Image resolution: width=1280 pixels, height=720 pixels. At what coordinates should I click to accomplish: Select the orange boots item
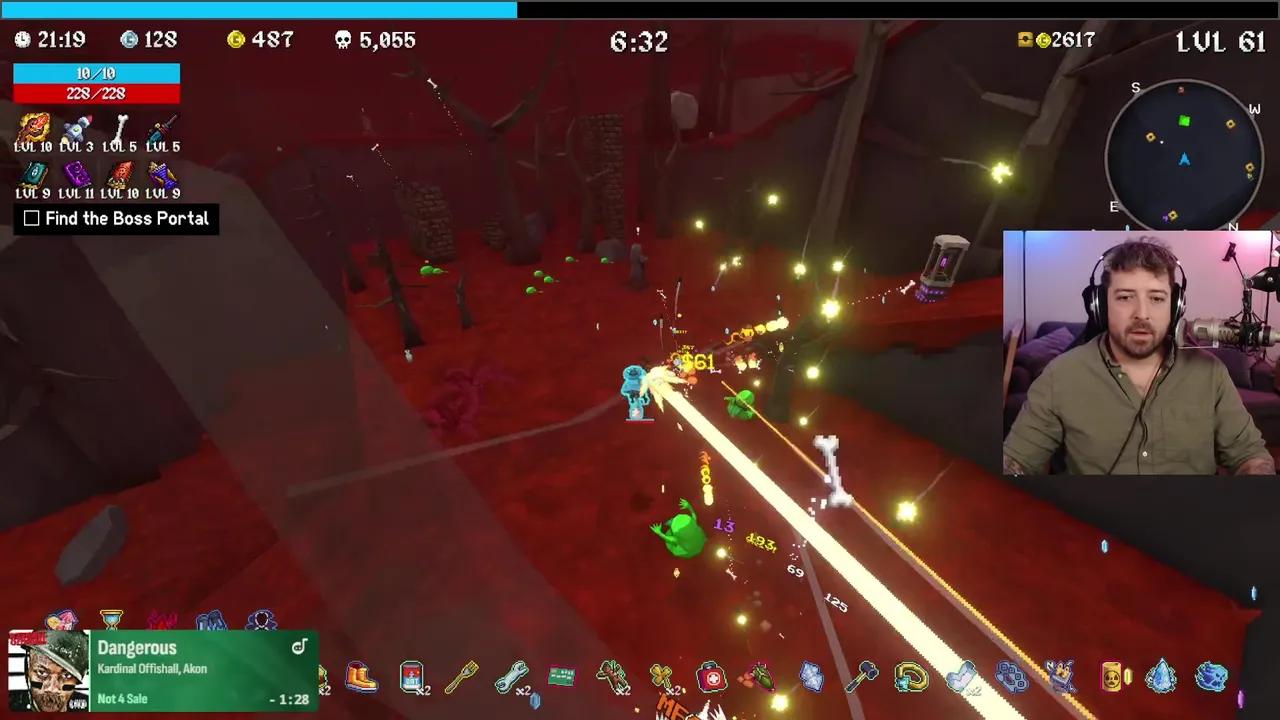361,678
